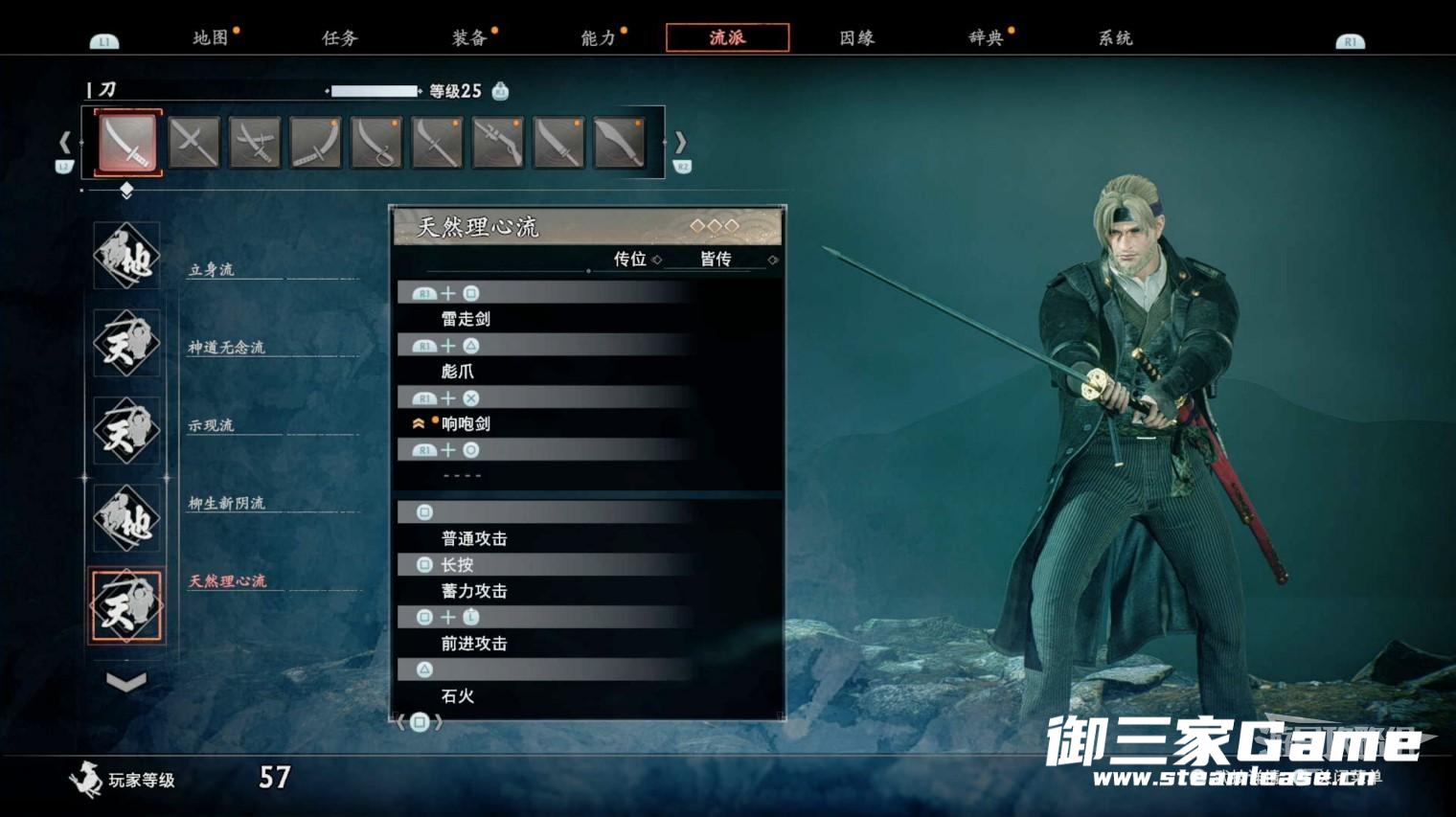The width and height of the screenshot is (1456, 817).
Task: Go to the 能力 abilities tab
Action: point(599,38)
